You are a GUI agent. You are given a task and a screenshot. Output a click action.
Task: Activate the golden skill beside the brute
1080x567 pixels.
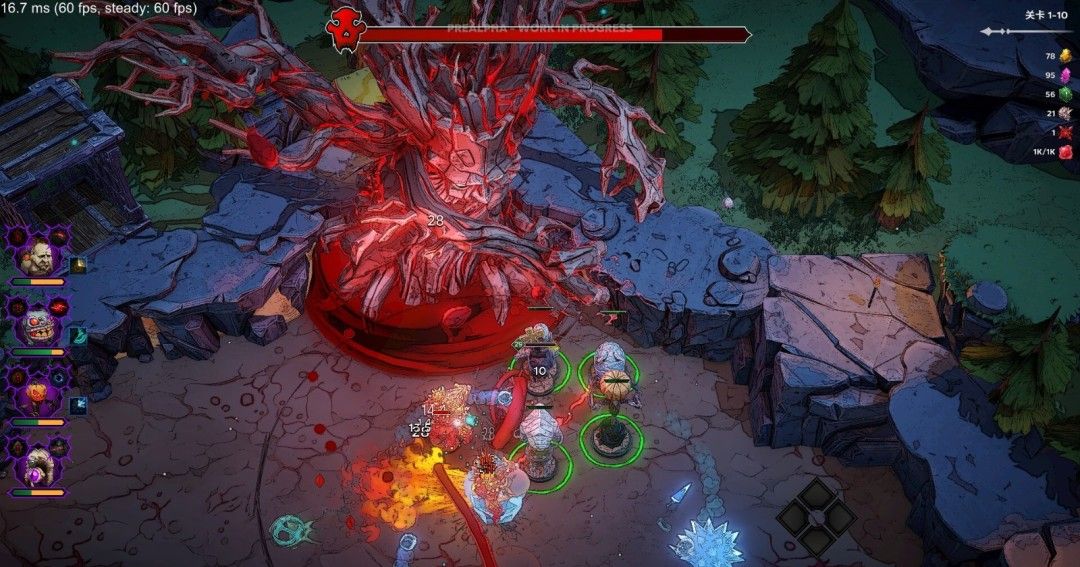point(79,265)
